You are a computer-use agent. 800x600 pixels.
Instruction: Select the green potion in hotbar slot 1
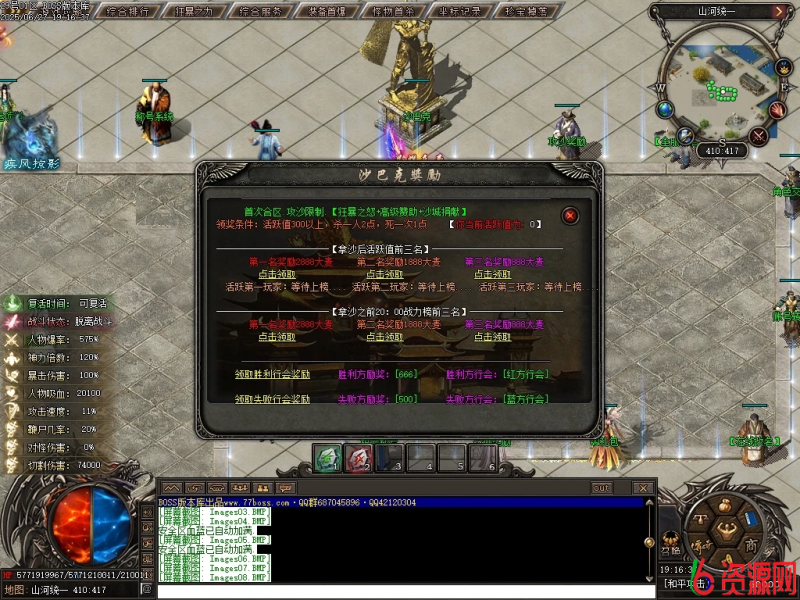[x=327, y=458]
